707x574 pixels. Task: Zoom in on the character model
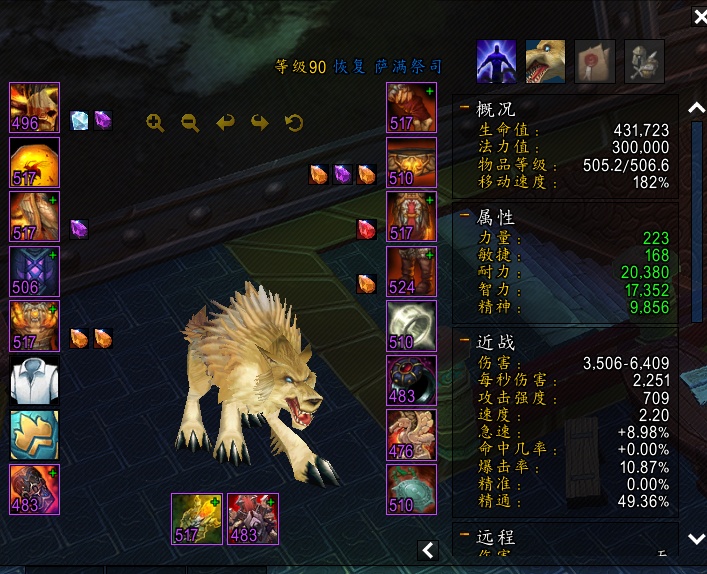(155, 123)
